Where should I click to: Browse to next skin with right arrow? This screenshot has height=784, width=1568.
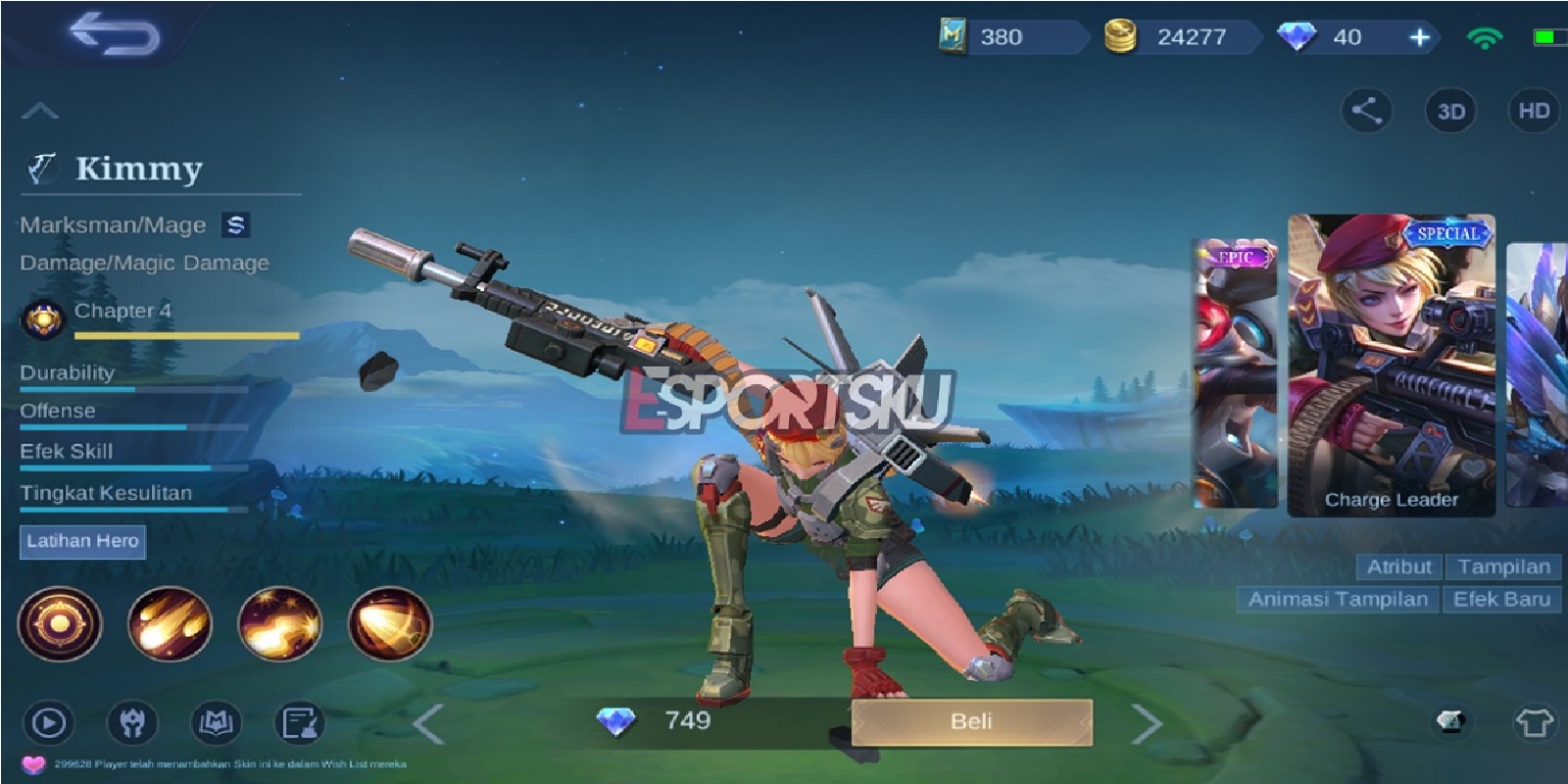click(x=1145, y=721)
